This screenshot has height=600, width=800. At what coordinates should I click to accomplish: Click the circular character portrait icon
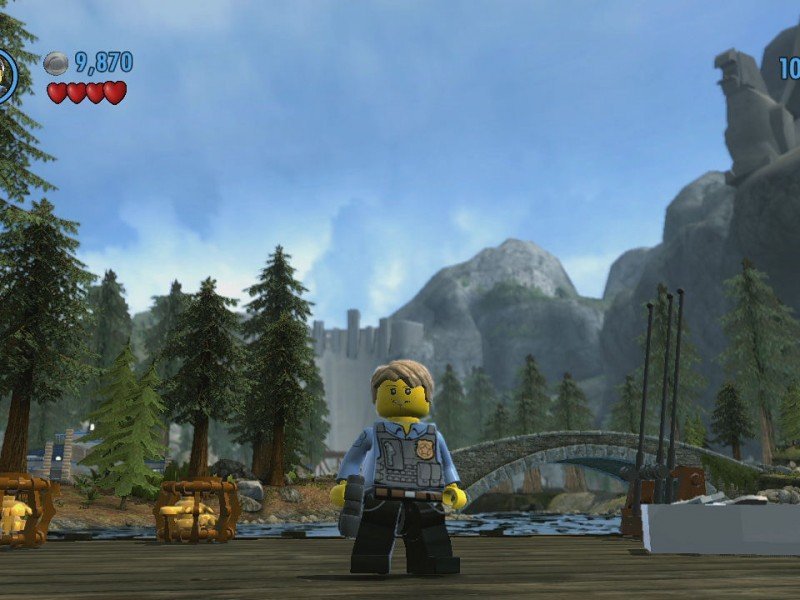click(x=5, y=76)
